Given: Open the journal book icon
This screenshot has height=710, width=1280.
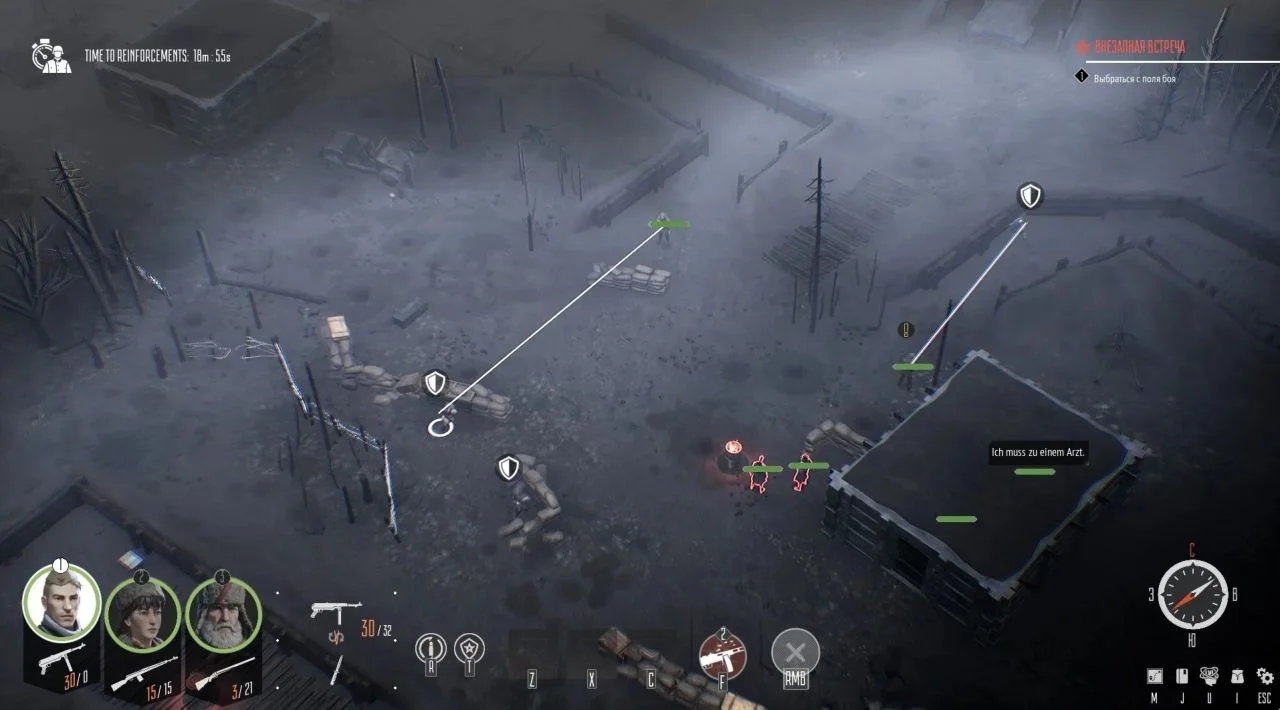Looking at the screenshot, I should (1181, 676).
